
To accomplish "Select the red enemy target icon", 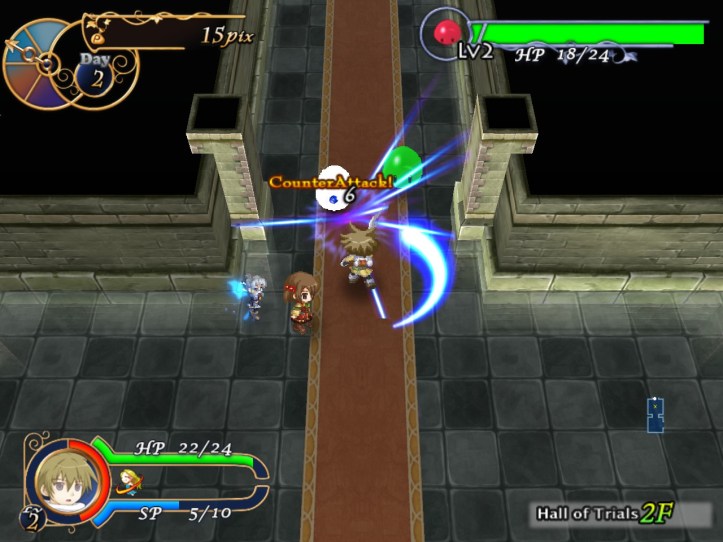I will [446, 34].
